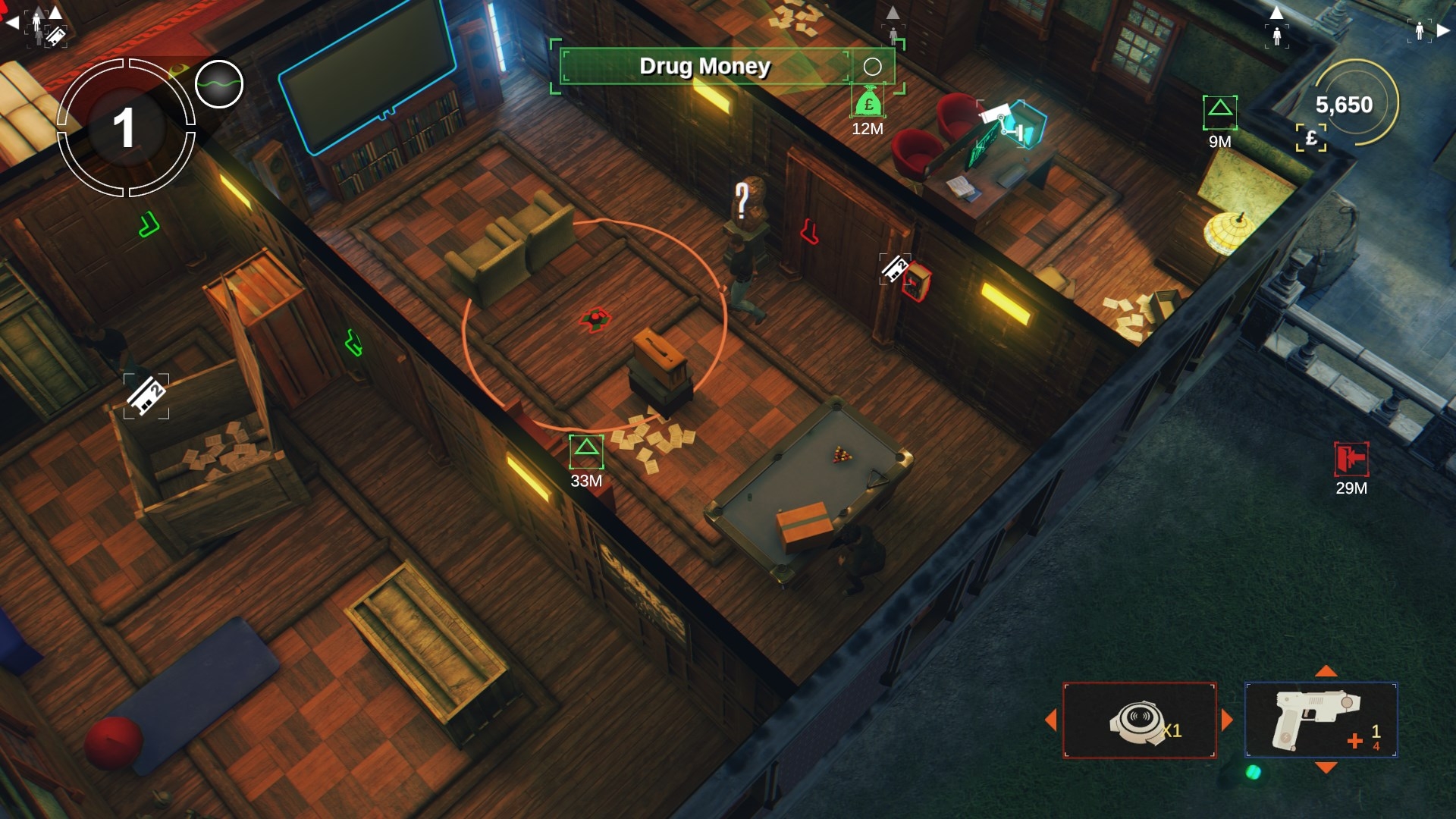Click the pound sign loot icon
Viewport: 1456px width, 819px height.
(1311, 138)
